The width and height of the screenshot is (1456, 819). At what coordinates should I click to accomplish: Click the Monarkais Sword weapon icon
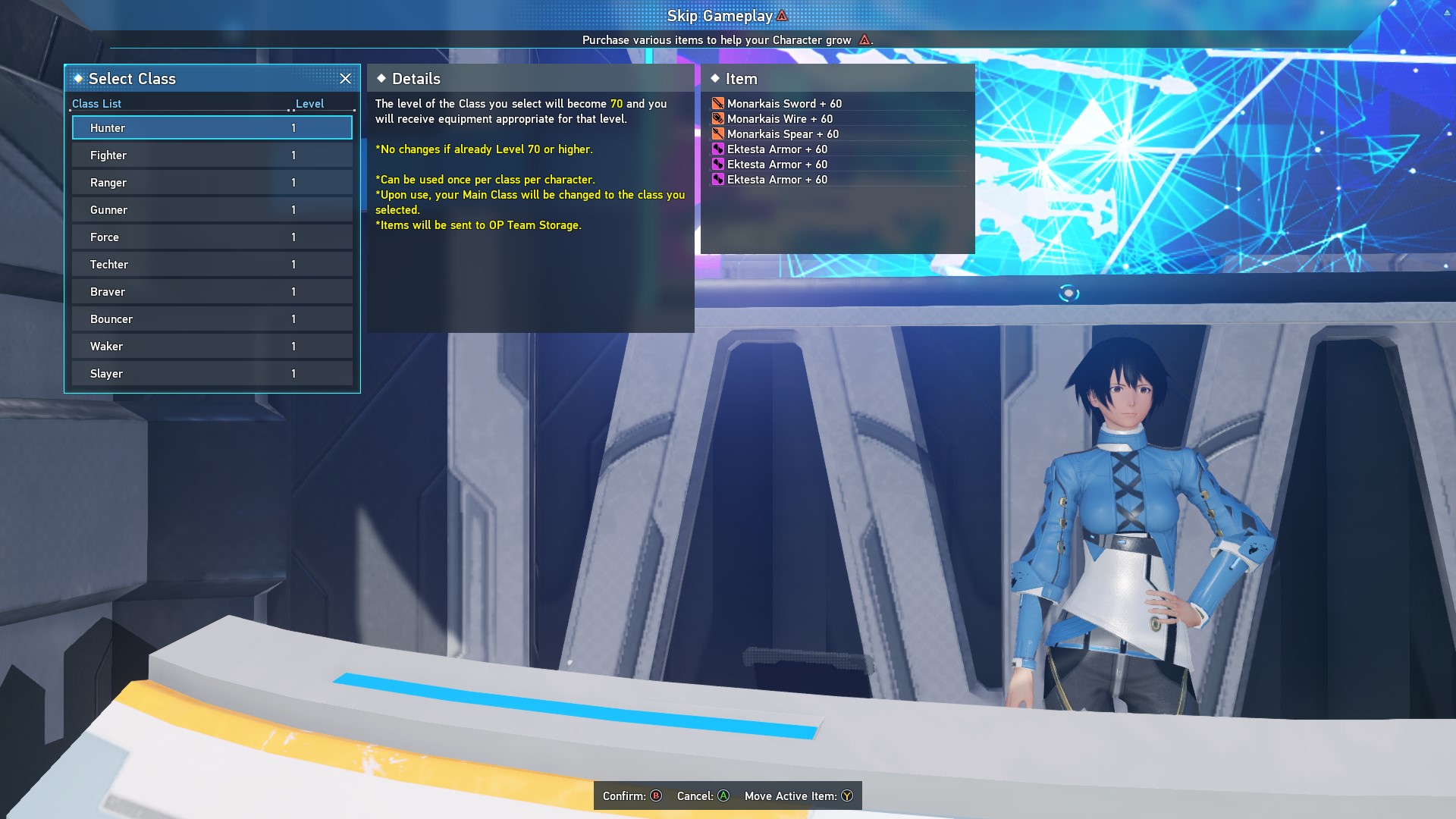pyautogui.click(x=718, y=103)
